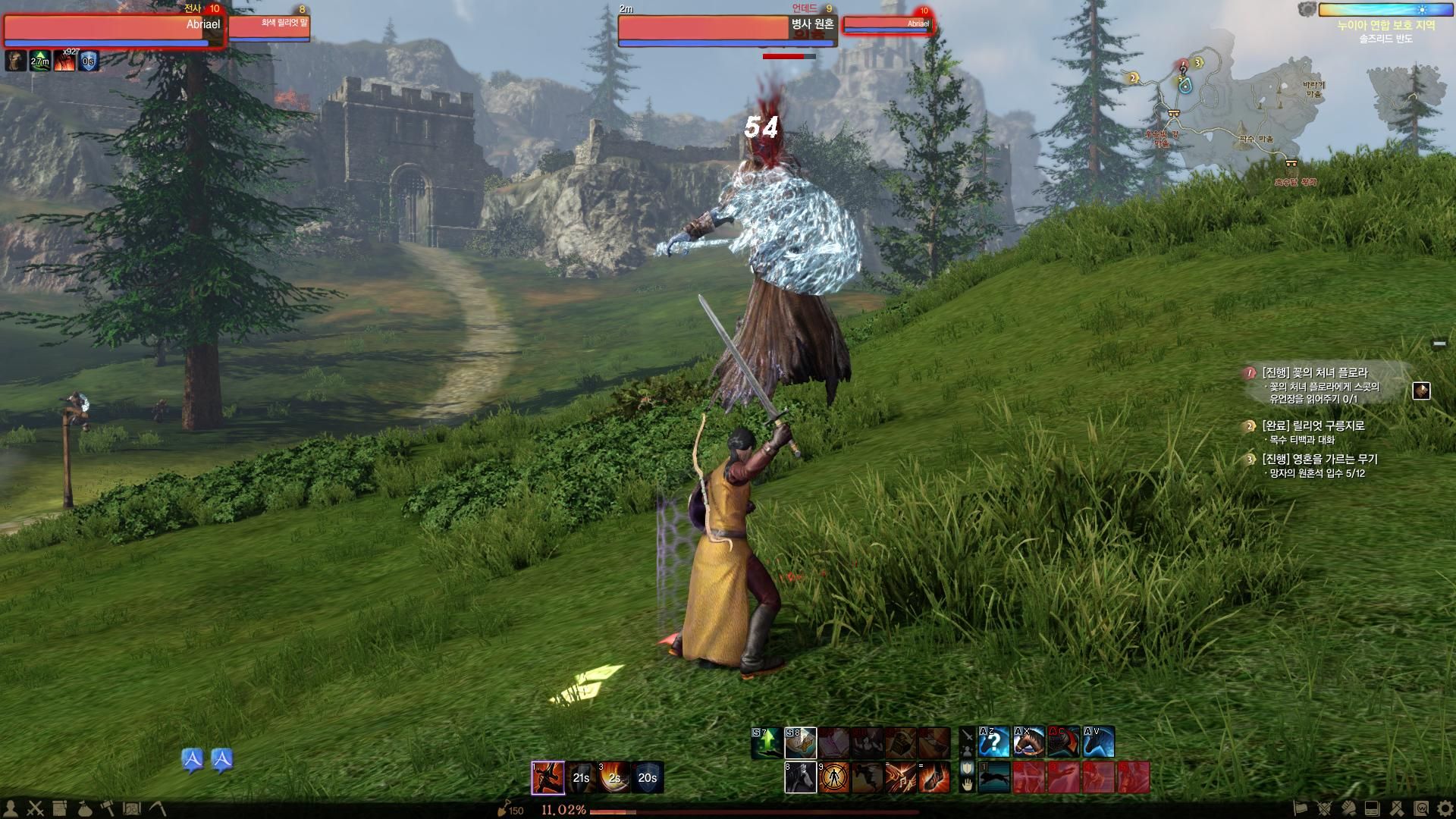Open the flag icon in bottom menu
Screen dimensions: 1456x819
click(x=1300, y=808)
